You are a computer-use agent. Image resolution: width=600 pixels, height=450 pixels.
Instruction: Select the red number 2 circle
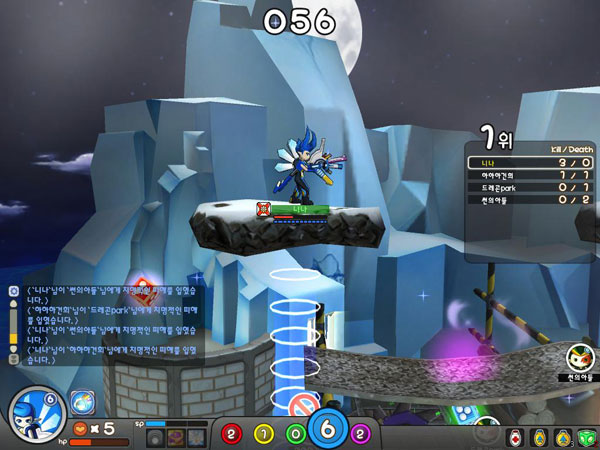point(232,433)
